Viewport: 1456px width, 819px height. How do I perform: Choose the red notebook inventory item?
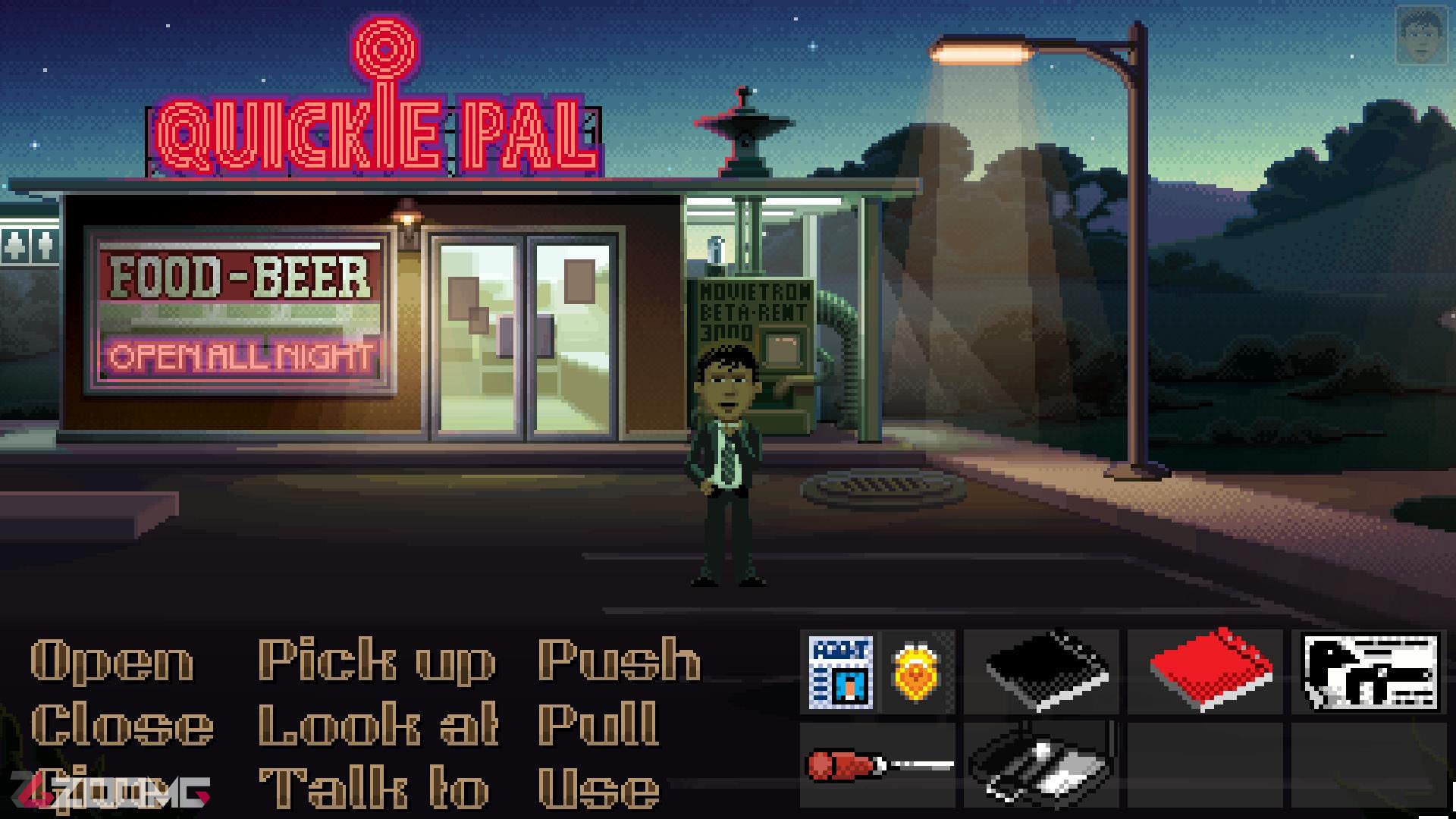(1210, 671)
